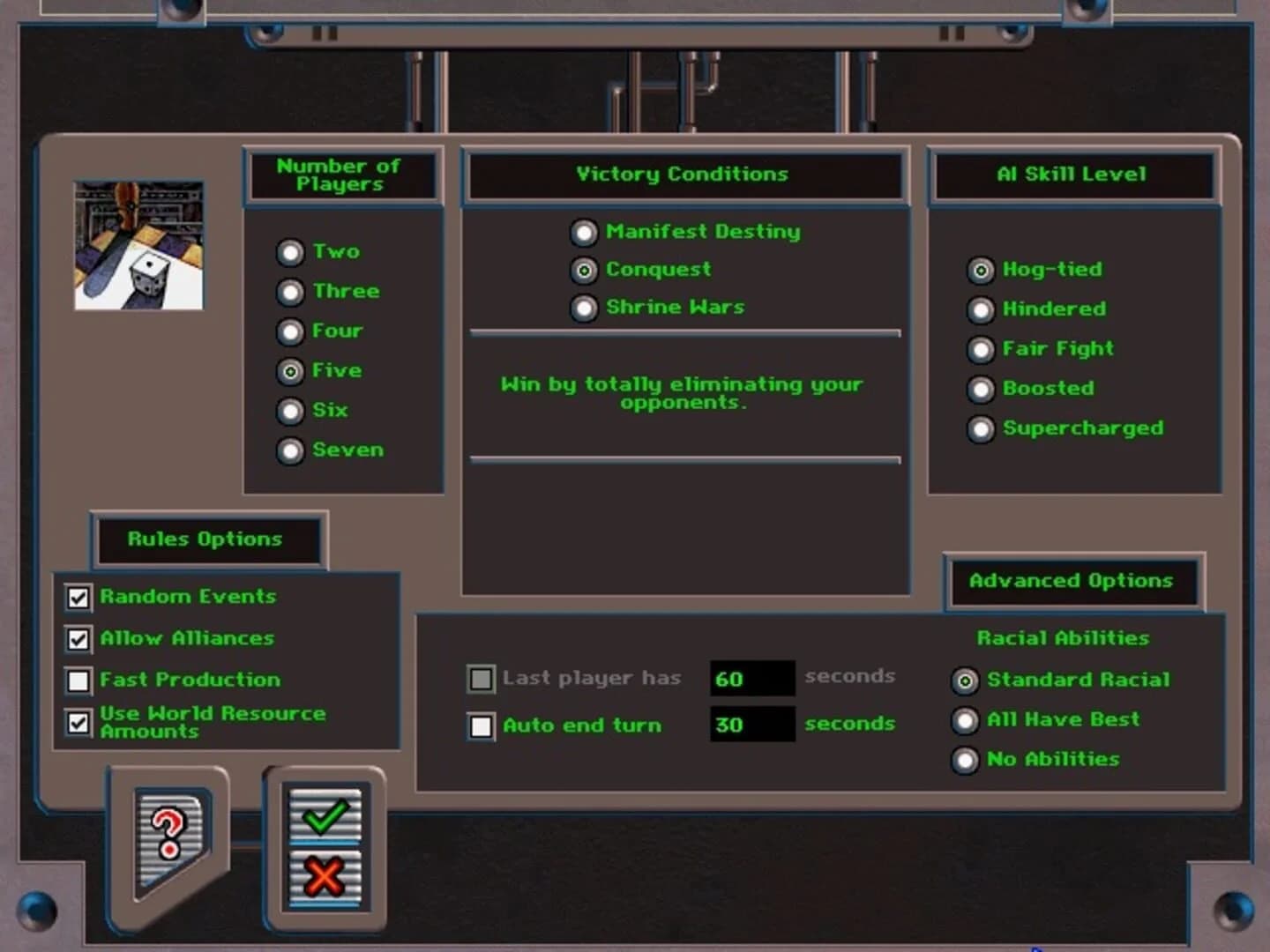
Task: Set AI skill to Supercharged
Action: [981, 429]
